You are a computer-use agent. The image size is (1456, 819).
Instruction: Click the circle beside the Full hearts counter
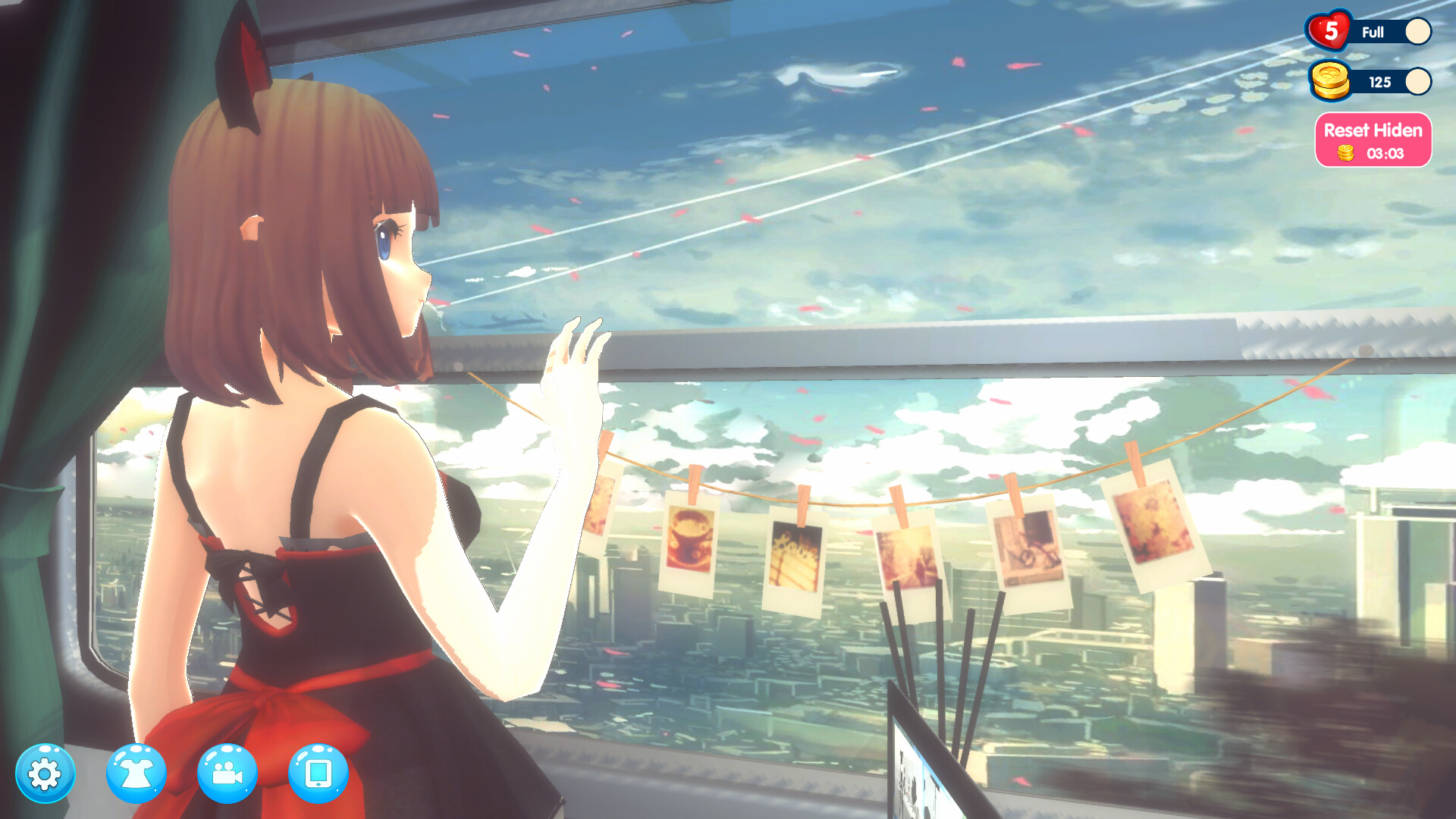click(x=1420, y=32)
